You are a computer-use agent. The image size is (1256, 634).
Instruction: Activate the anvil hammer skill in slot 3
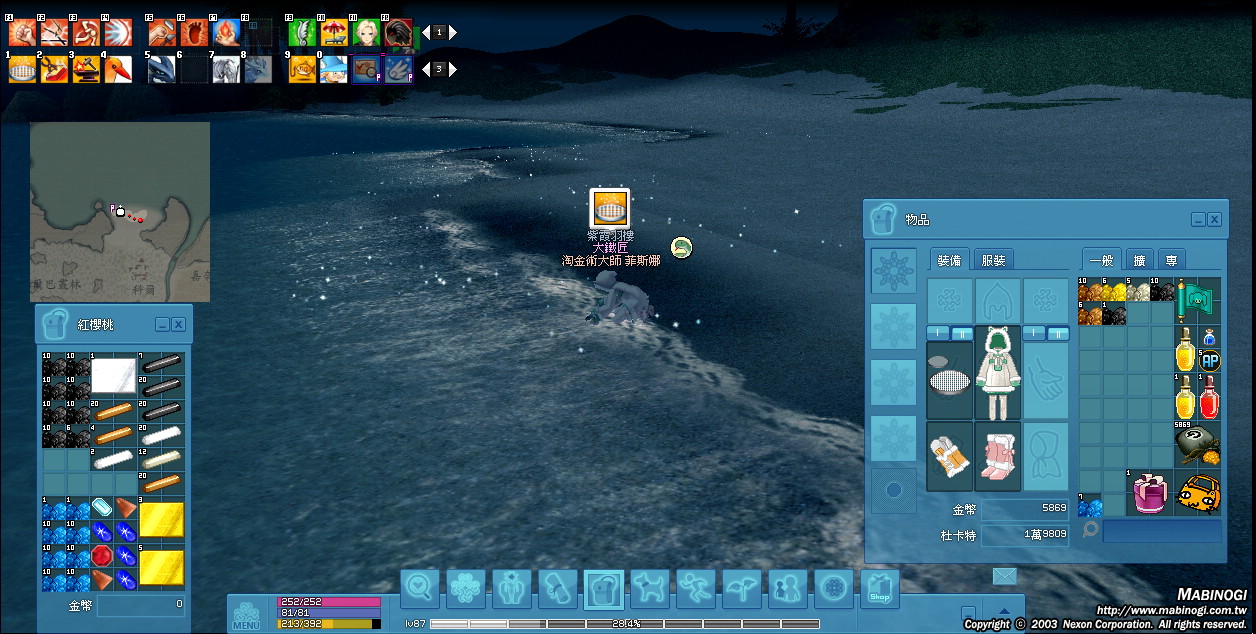pos(86,69)
